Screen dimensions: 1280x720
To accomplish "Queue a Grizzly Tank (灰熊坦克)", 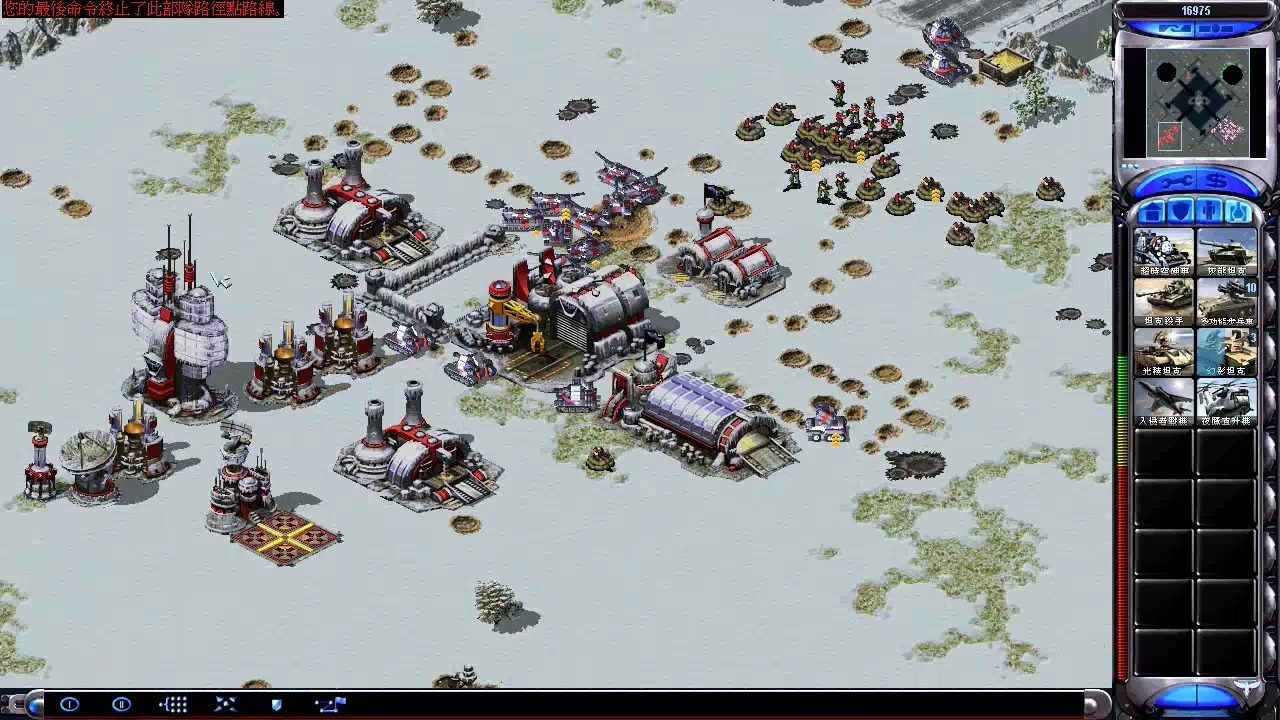I will (x=1227, y=253).
